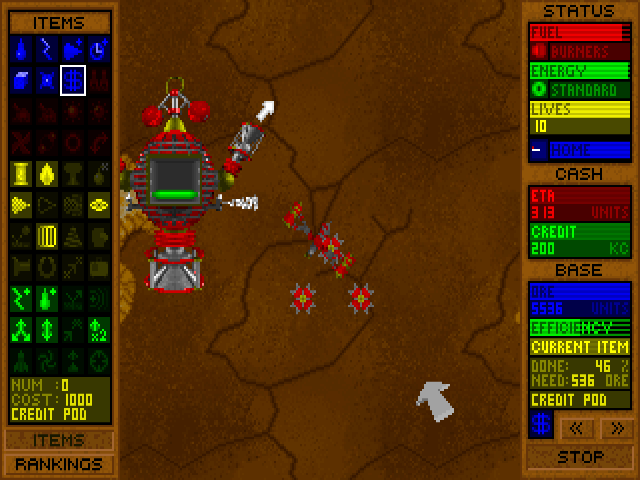Go to previous item with left arrows
Image resolution: width=640 pixels, height=480 pixels.
(580, 427)
